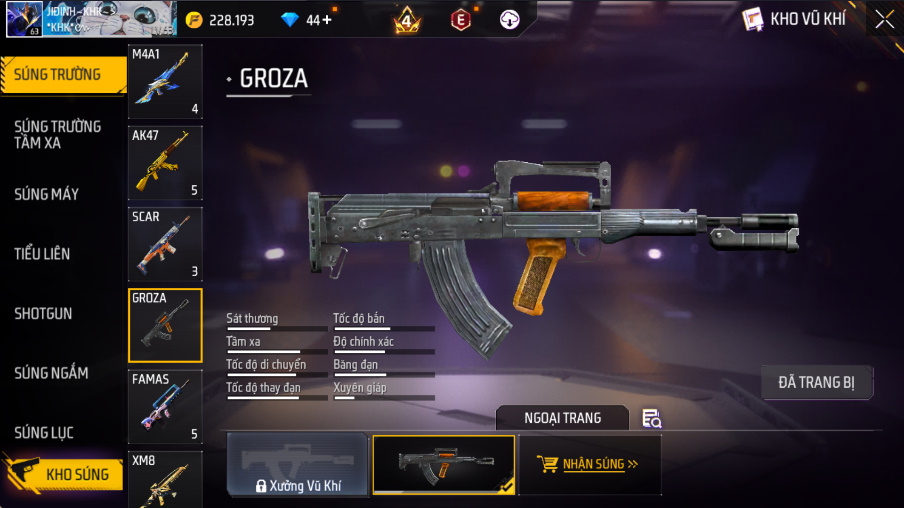Click the Đã Trang Bị button
The image size is (904, 508).
tap(817, 382)
